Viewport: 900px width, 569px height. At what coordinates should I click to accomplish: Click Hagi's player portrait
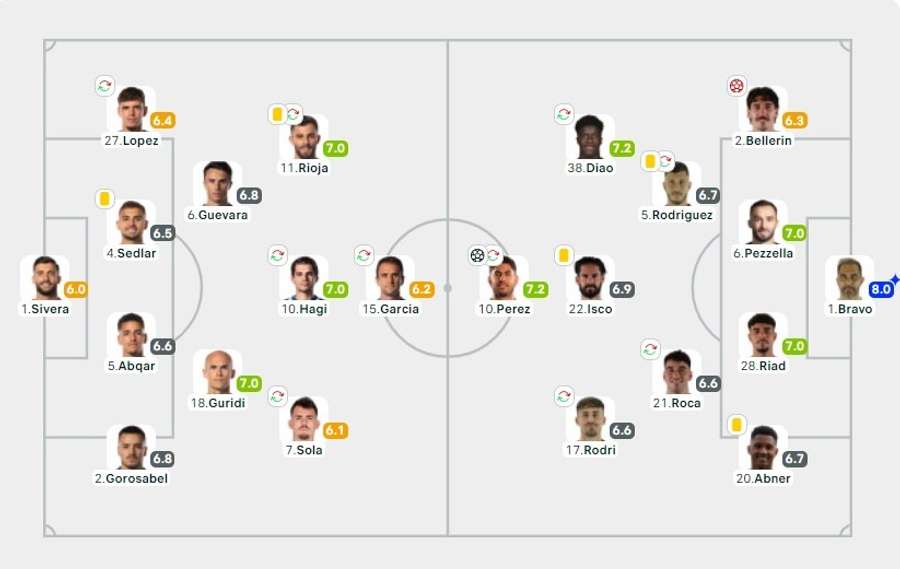click(303, 279)
